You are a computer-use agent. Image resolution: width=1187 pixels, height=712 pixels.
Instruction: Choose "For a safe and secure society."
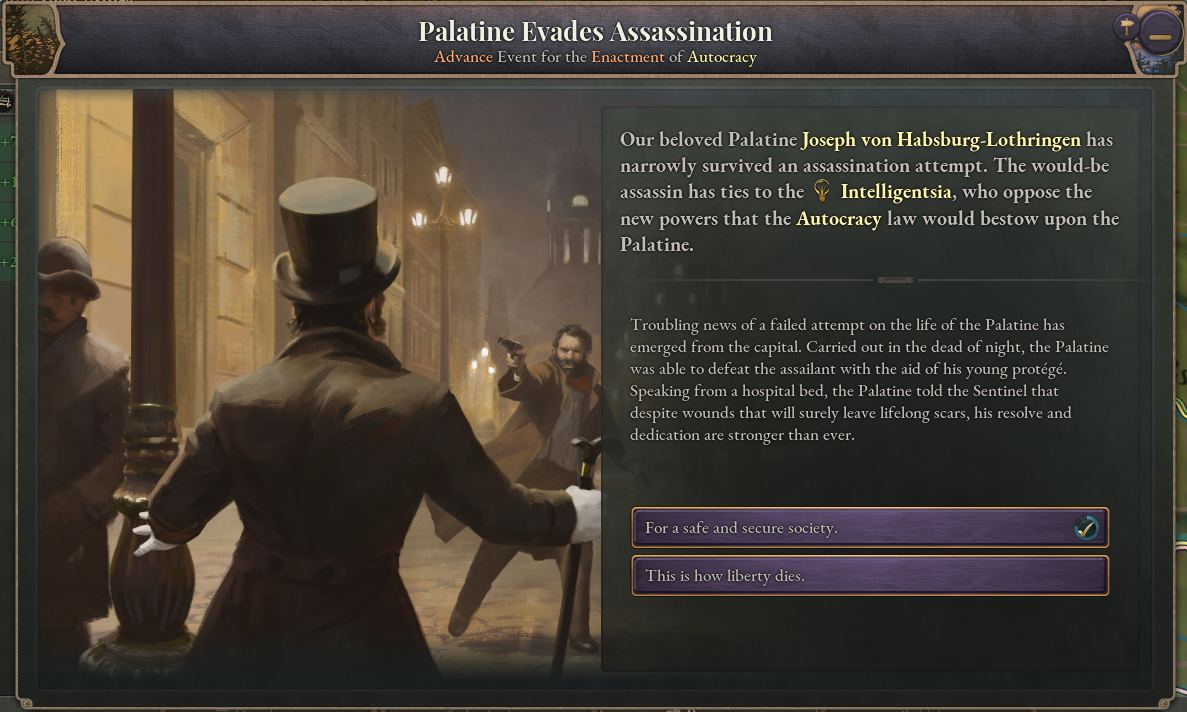869,528
